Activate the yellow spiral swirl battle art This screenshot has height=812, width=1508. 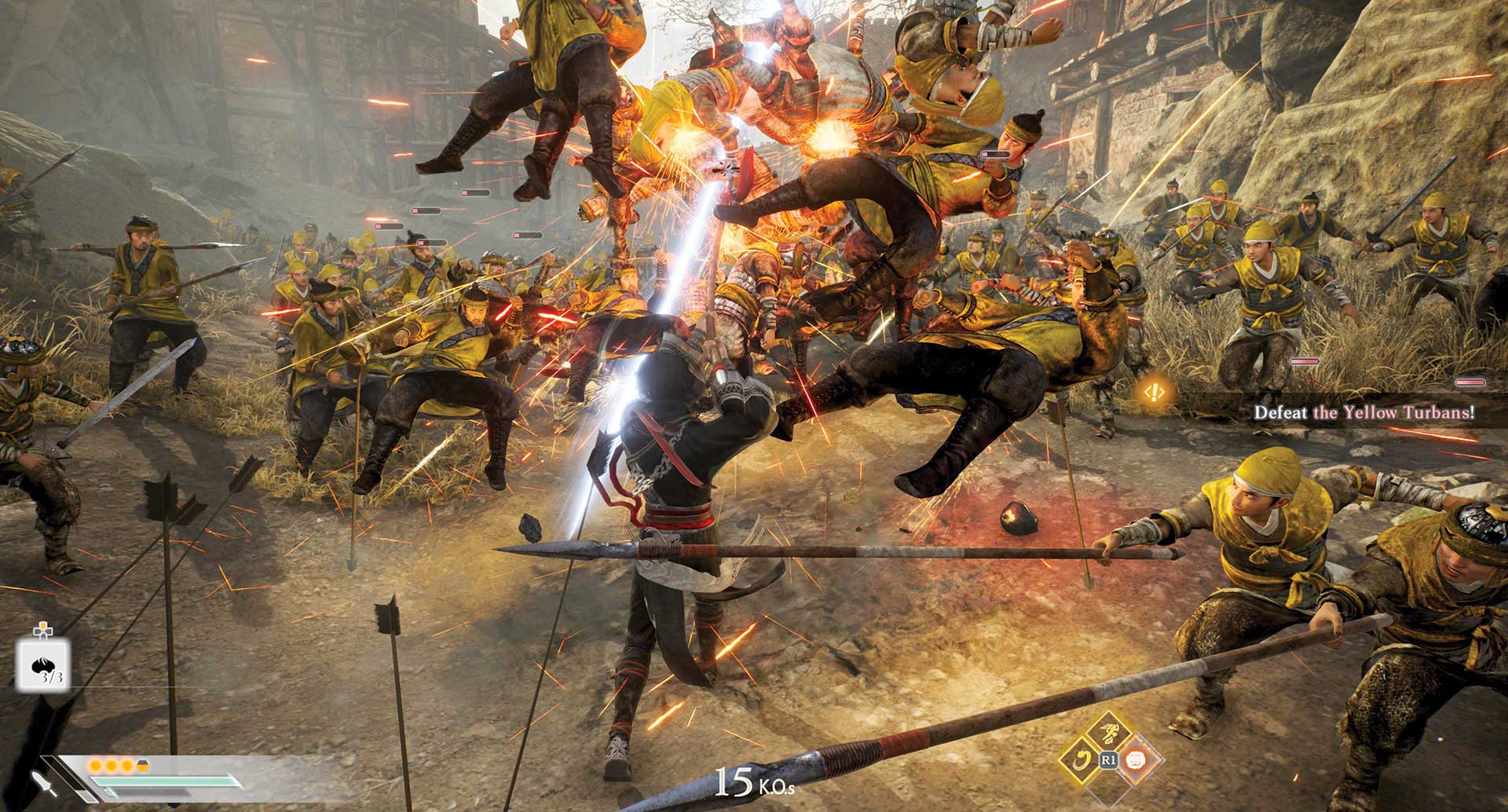1080,759
